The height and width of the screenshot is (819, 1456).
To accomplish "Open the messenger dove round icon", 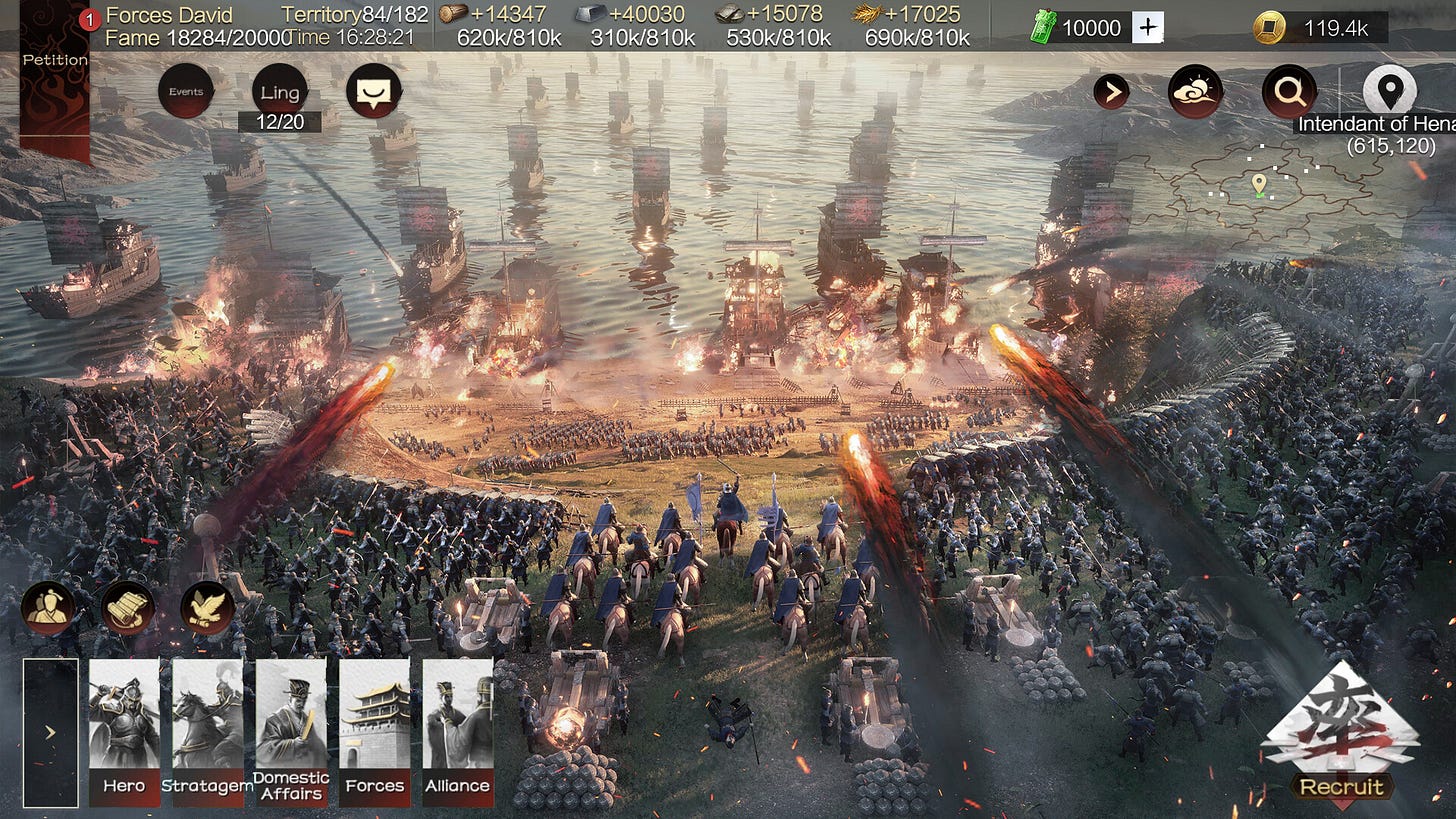I will pos(208,608).
